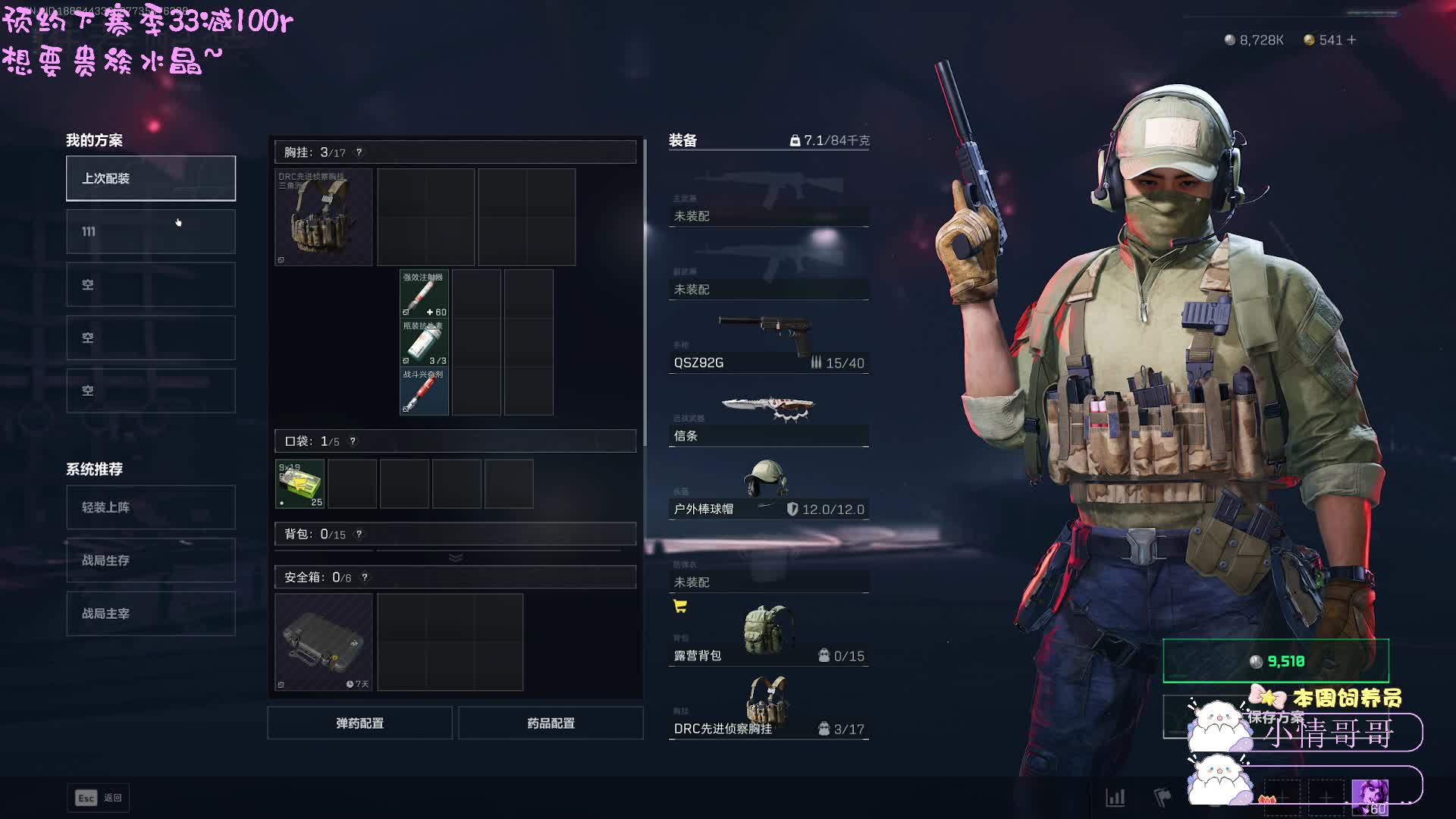The width and height of the screenshot is (1456, 819).
Task: Pick the 轻装上阵 recommended loadout
Action: (x=150, y=507)
